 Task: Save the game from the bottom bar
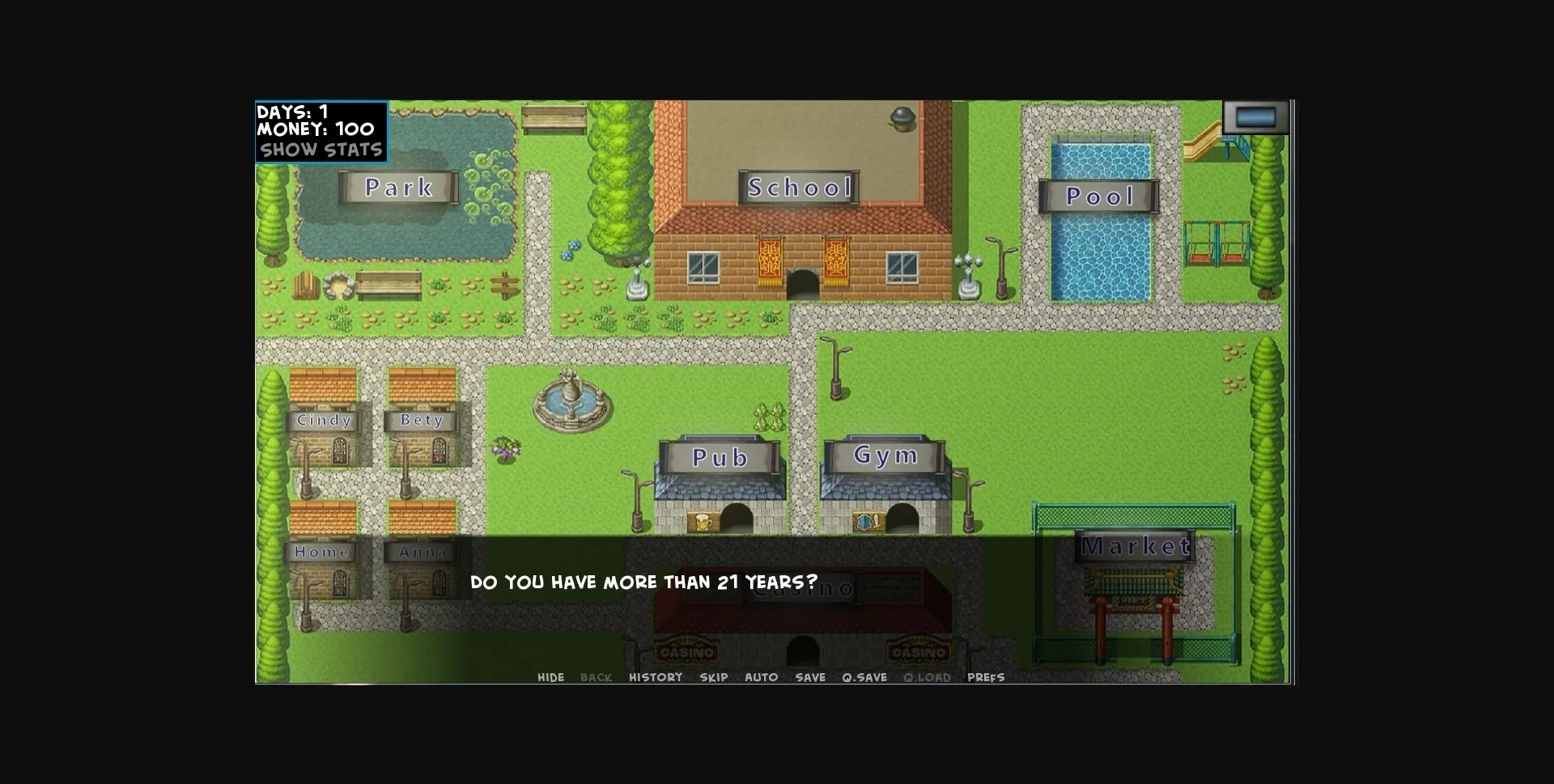tap(811, 677)
